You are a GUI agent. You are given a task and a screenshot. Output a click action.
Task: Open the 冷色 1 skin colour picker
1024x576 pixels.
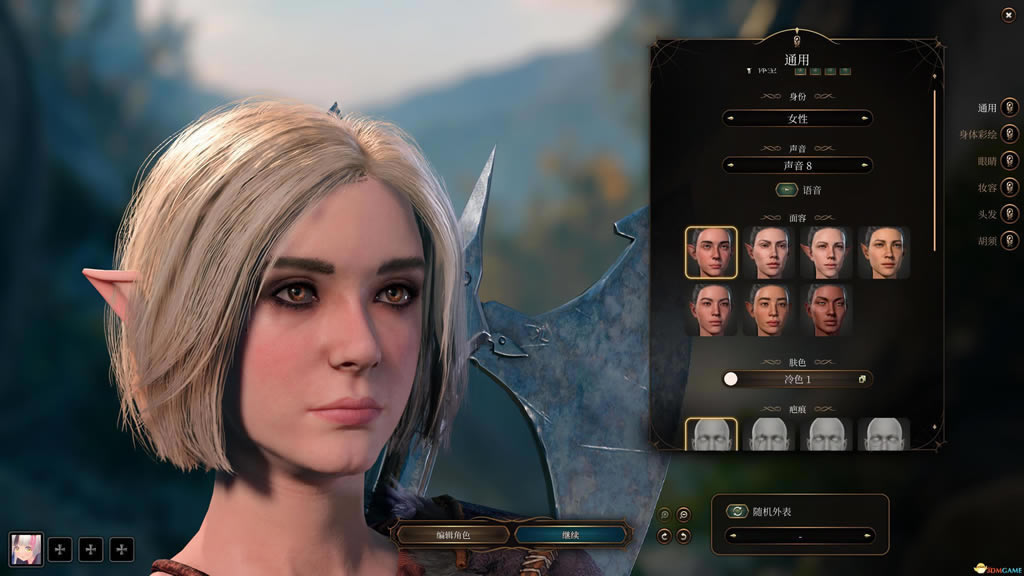(x=862, y=379)
